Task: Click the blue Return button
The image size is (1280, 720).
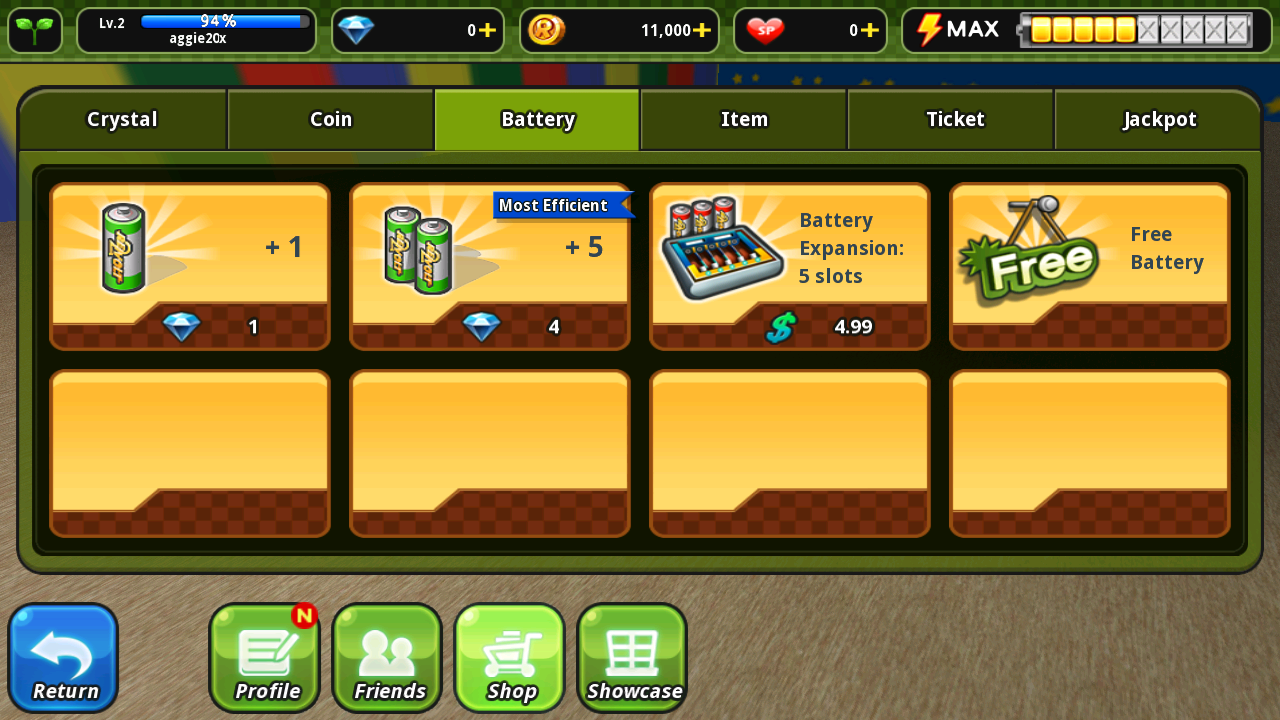Action: (63, 658)
